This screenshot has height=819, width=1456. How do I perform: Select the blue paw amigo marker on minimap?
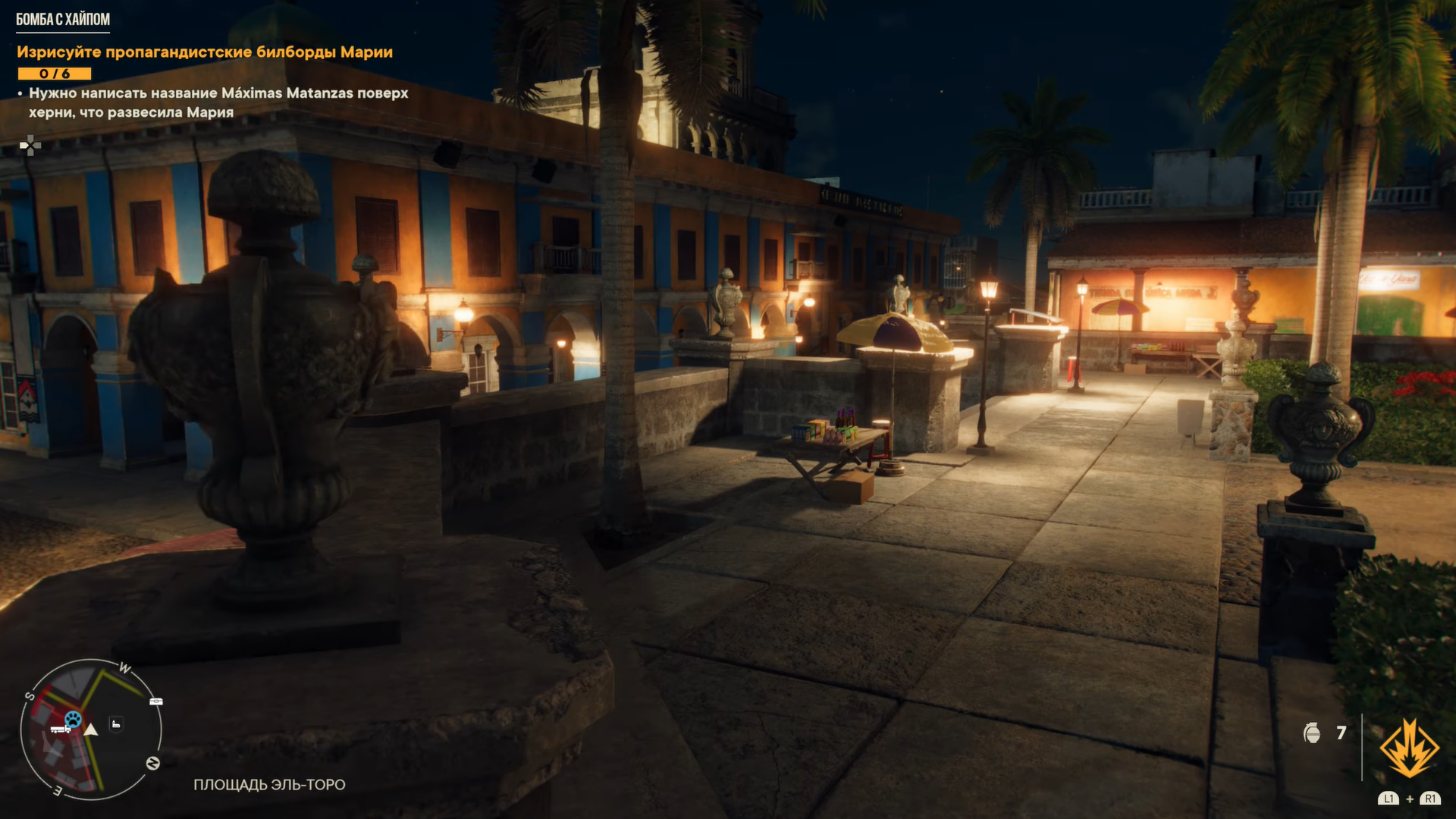tap(73, 718)
